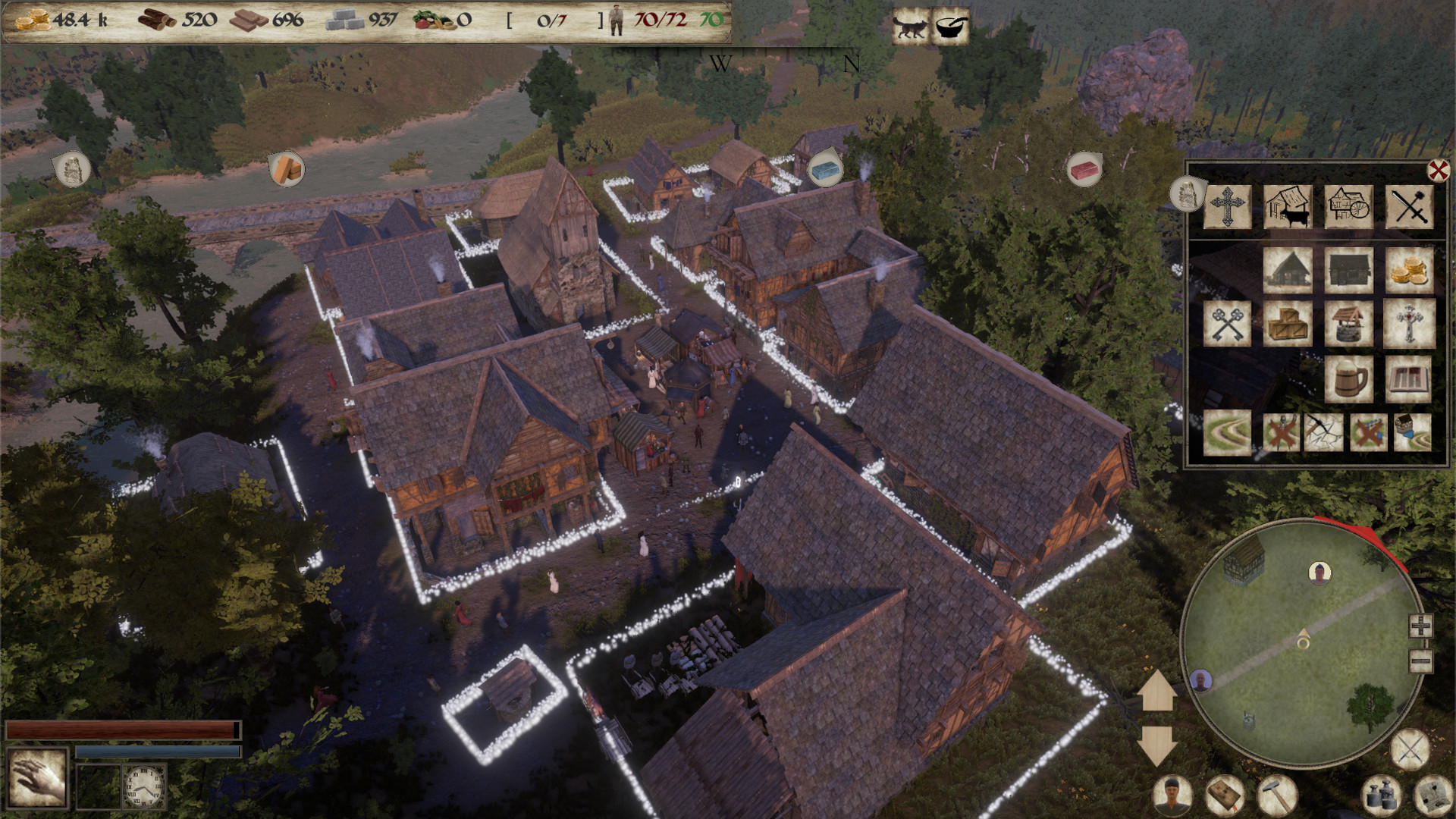Click the hammer construction icon bottom right
The width and height of the screenshot is (1456, 819).
pyautogui.click(x=1276, y=795)
